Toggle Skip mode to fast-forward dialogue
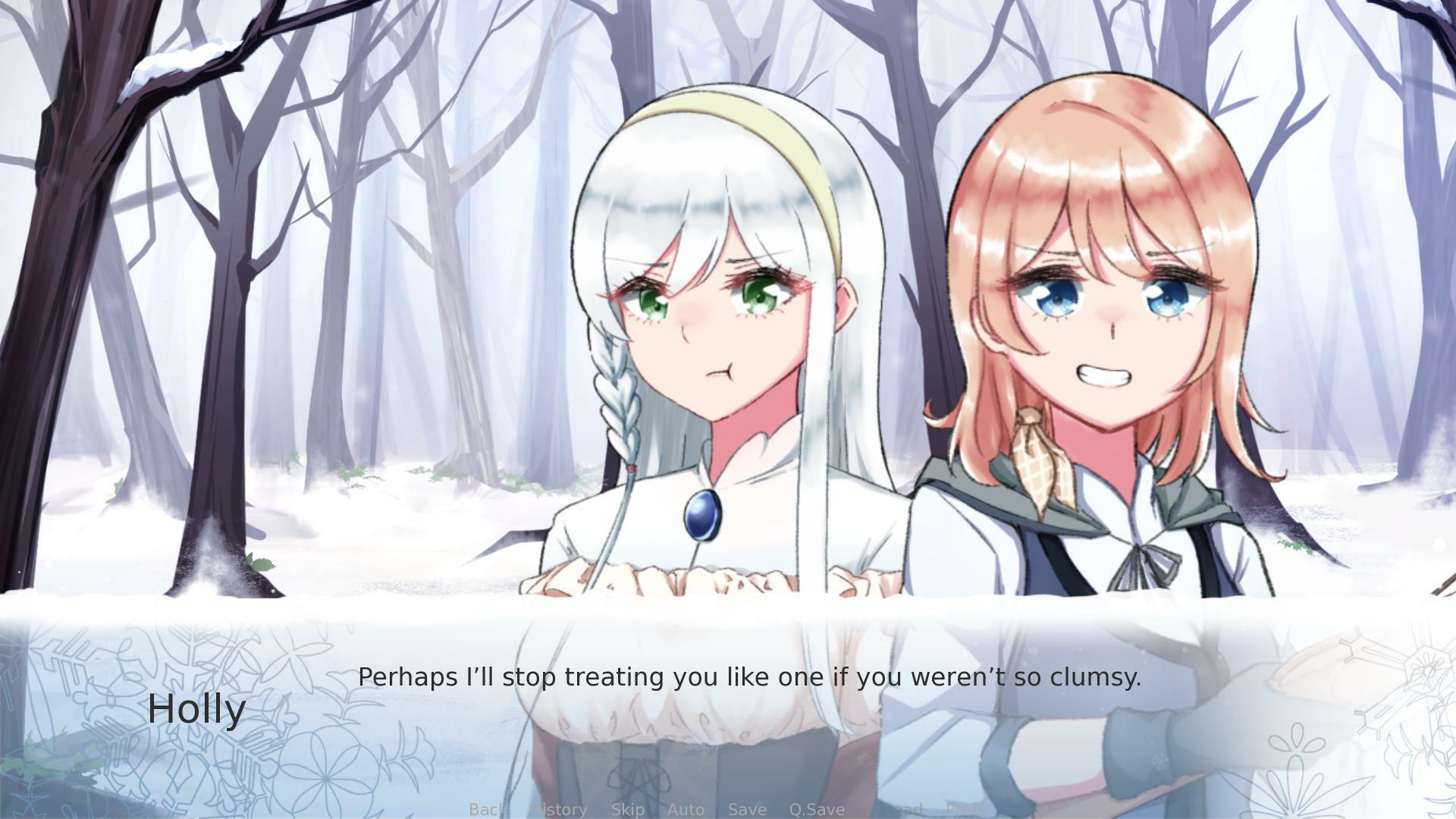1456x819 pixels. coord(627,810)
